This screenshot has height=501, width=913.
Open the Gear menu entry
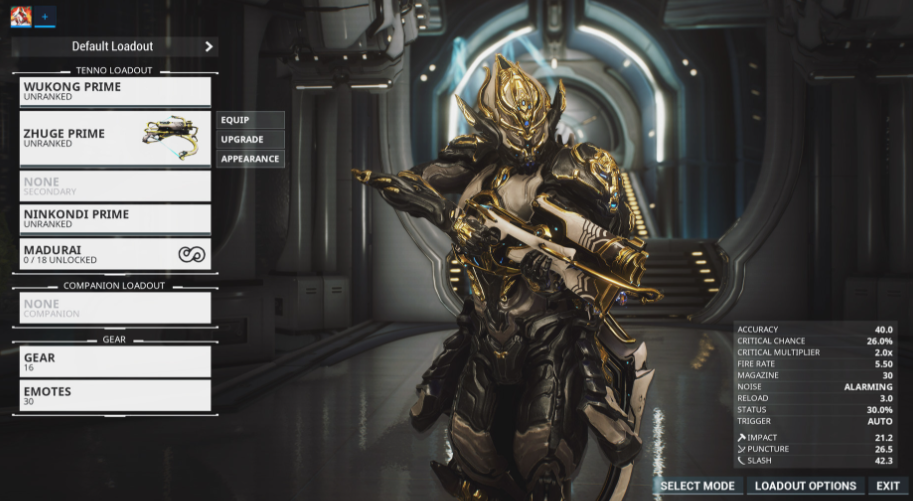115,361
